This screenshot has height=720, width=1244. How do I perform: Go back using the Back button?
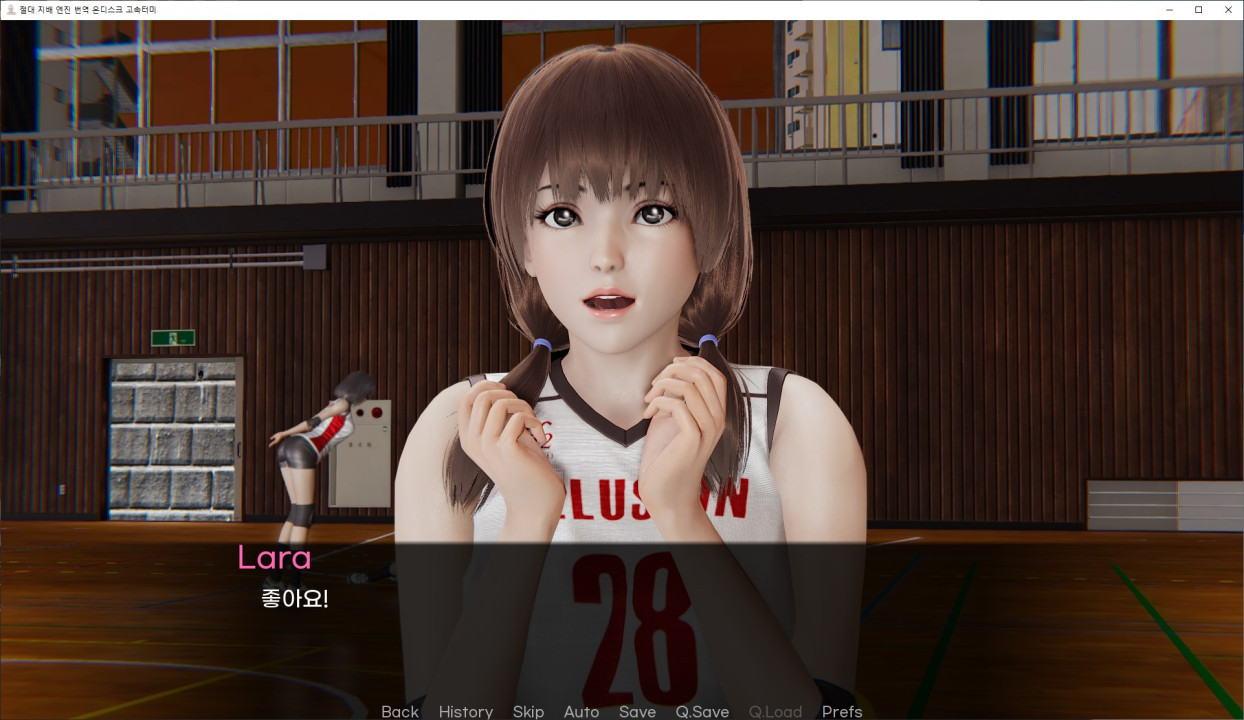click(400, 711)
